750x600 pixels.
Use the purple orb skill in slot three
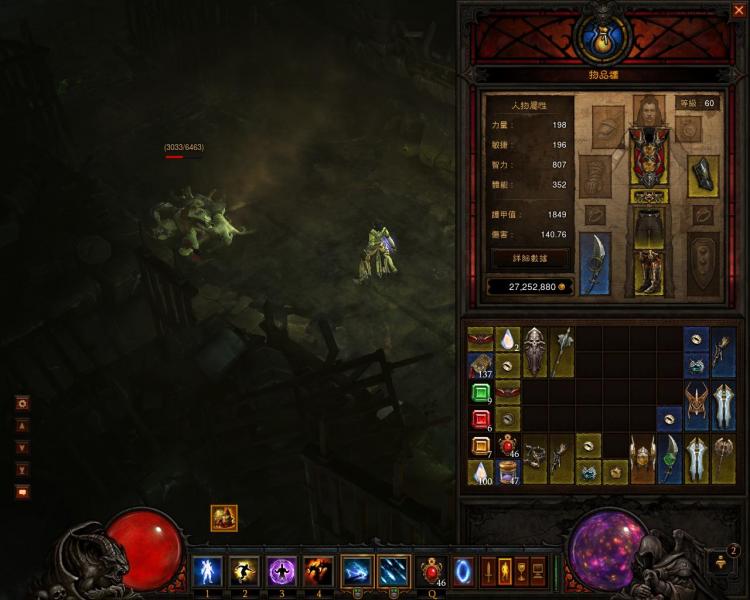pos(282,571)
